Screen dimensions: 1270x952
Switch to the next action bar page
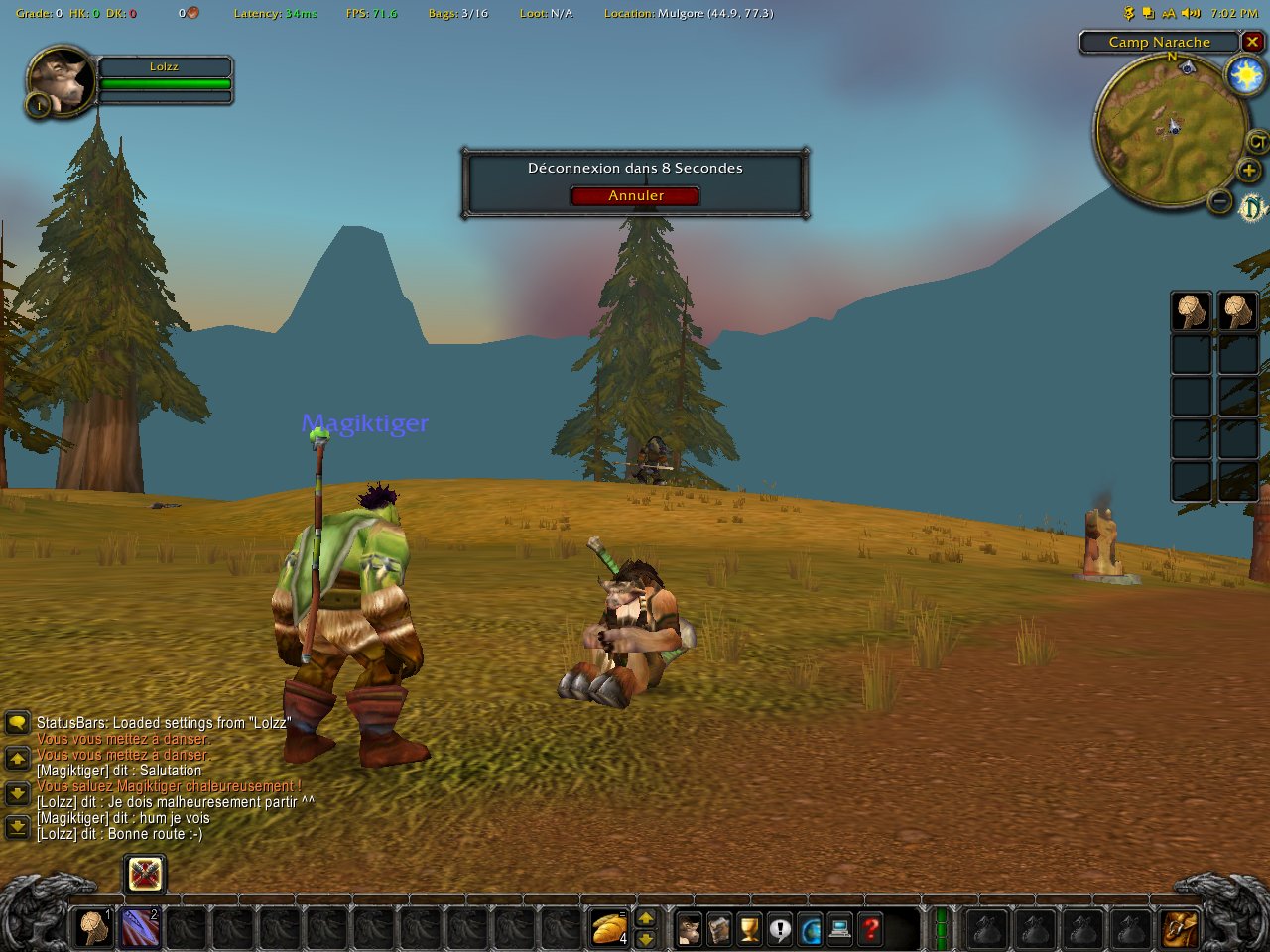(645, 938)
